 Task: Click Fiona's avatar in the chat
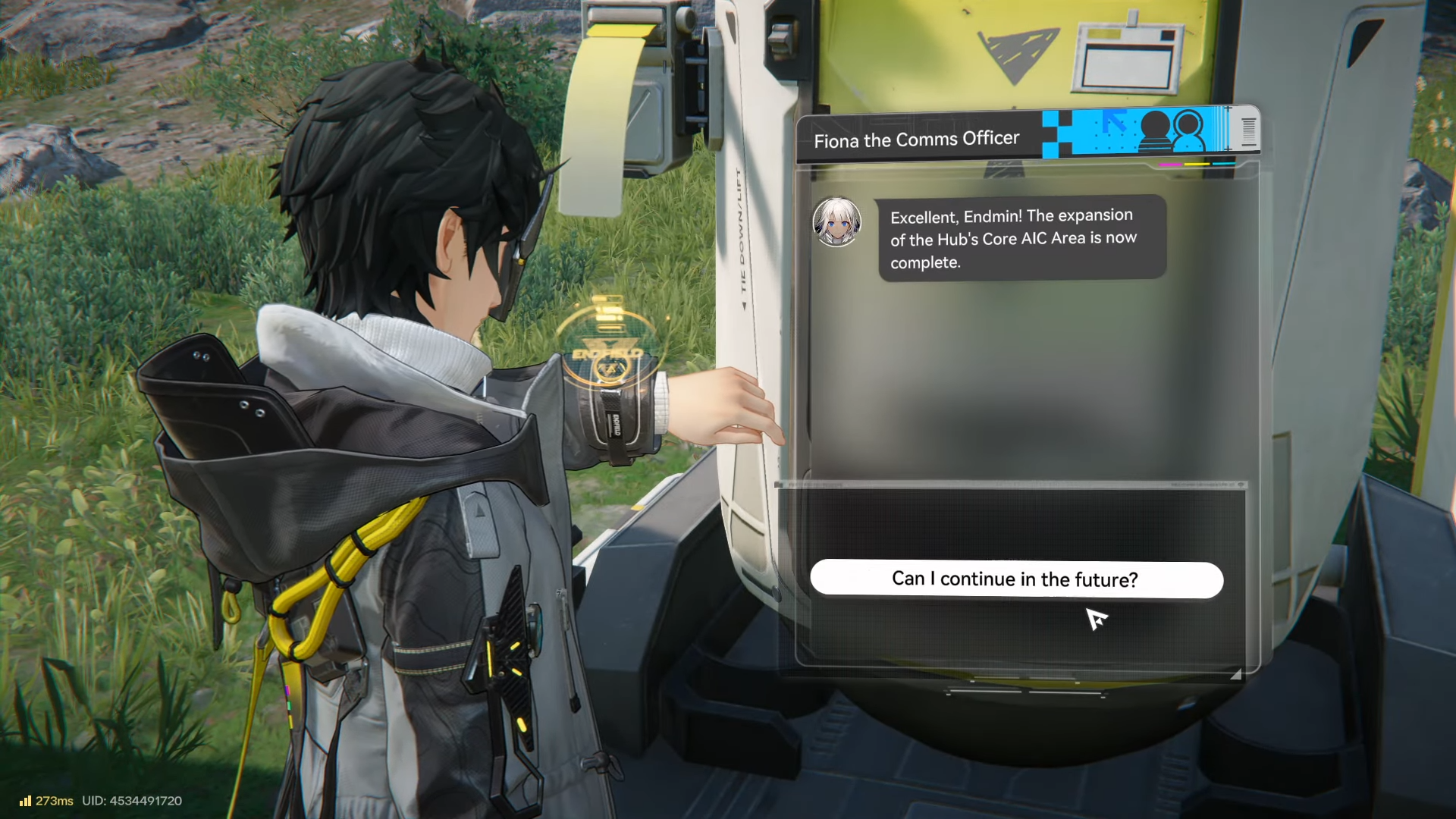(836, 222)
